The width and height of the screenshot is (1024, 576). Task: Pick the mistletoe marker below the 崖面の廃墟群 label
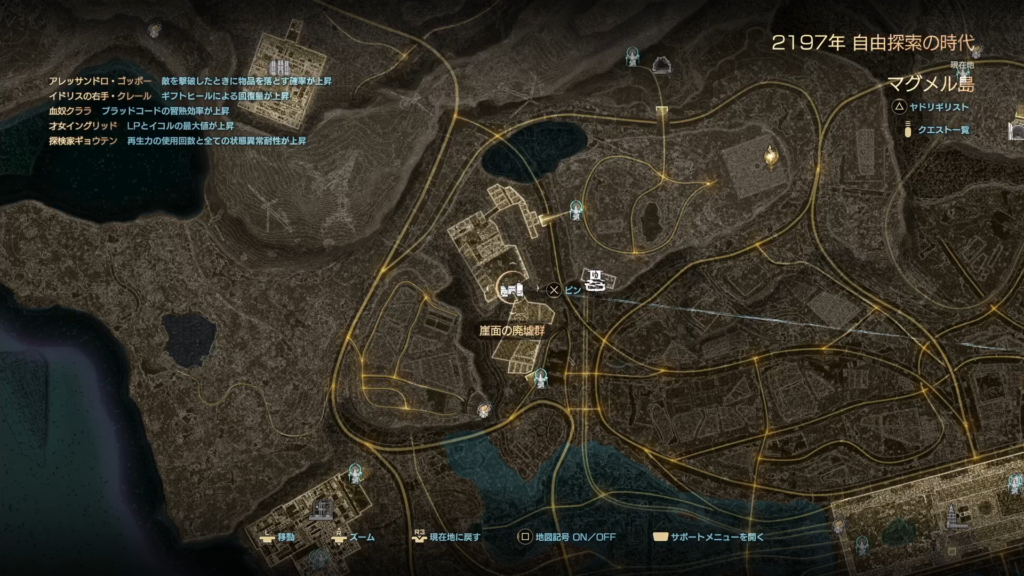tap(541, 378)
